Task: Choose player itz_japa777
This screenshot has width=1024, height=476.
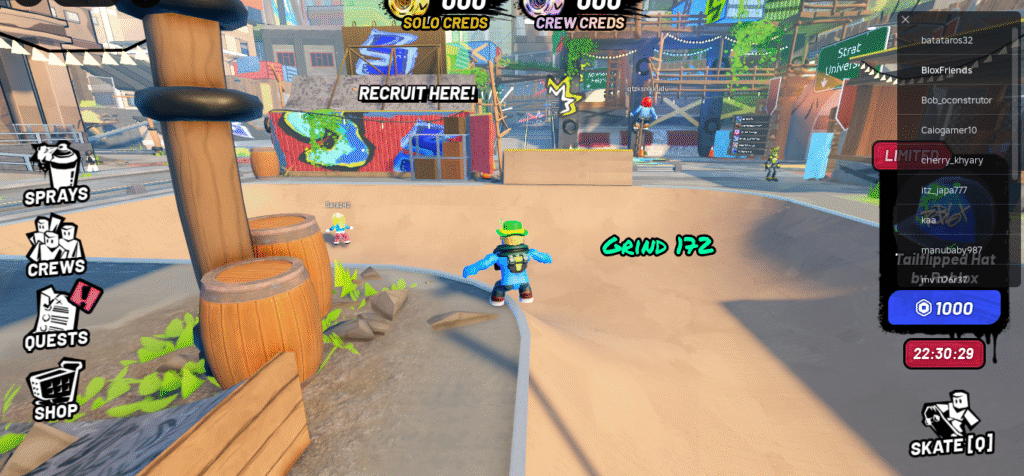Action: tap(944, 190)
